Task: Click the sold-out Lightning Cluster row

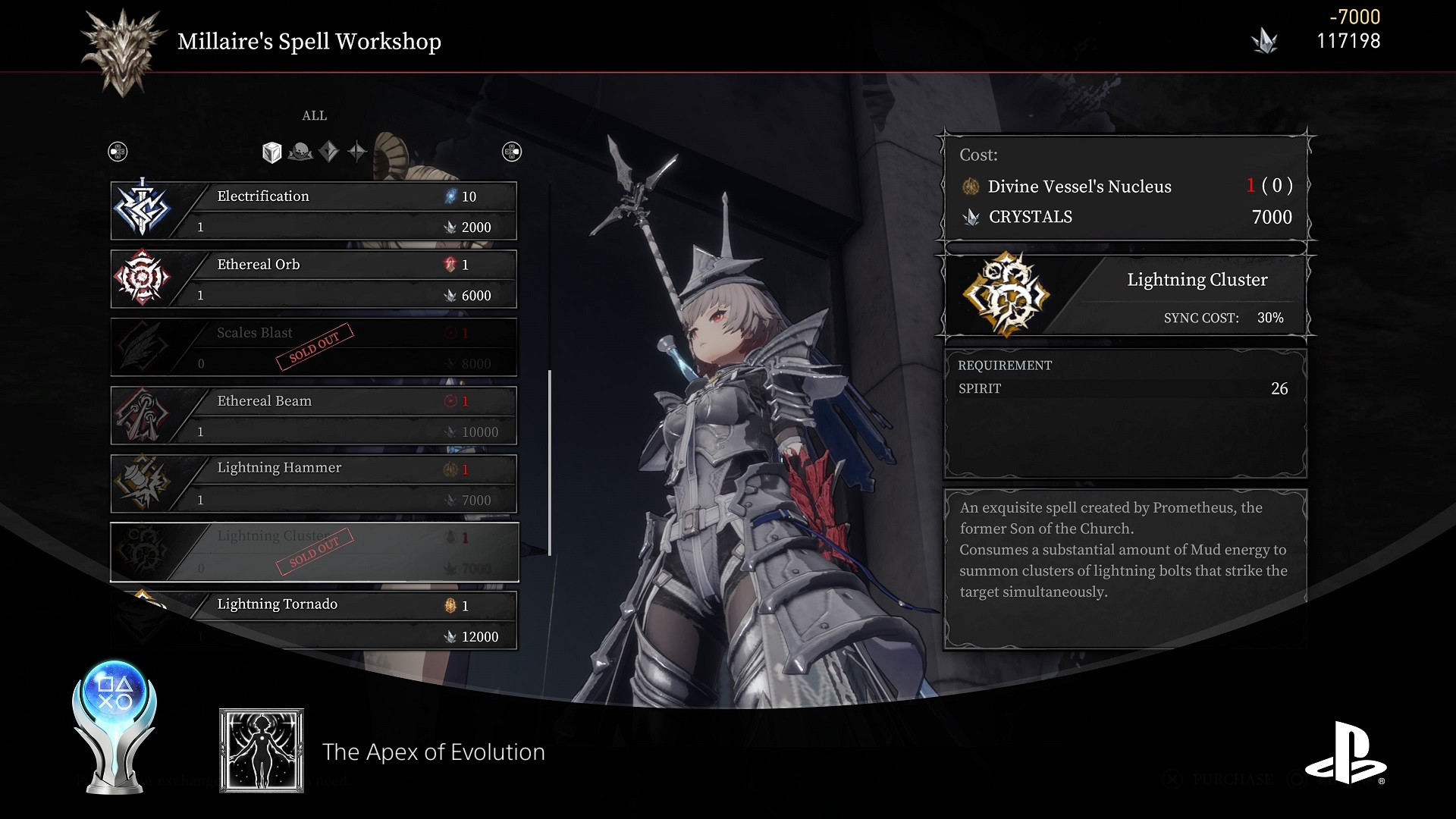Action: click(x=314, y=552)
